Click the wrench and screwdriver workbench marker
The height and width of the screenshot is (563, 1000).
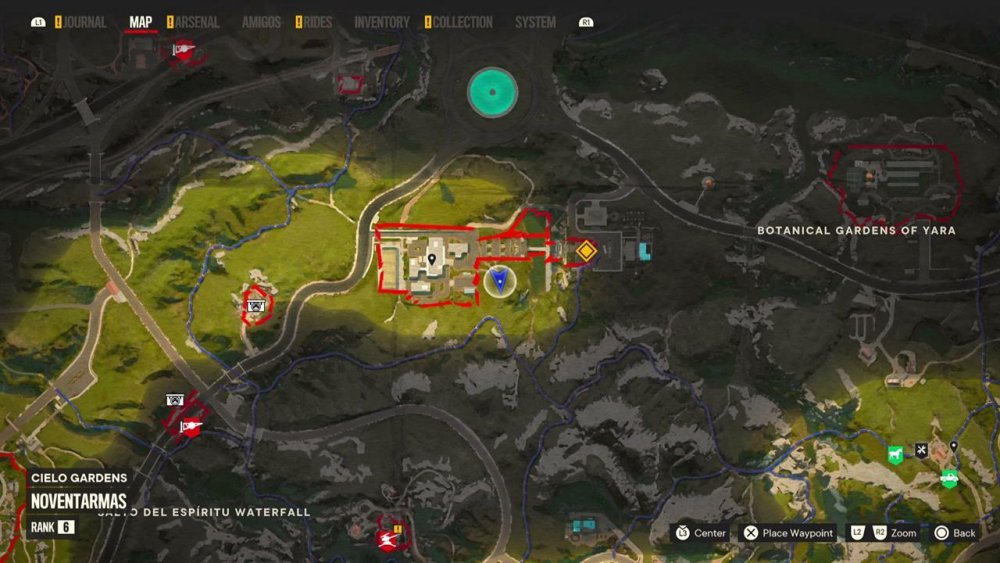[x=921, y=450]
